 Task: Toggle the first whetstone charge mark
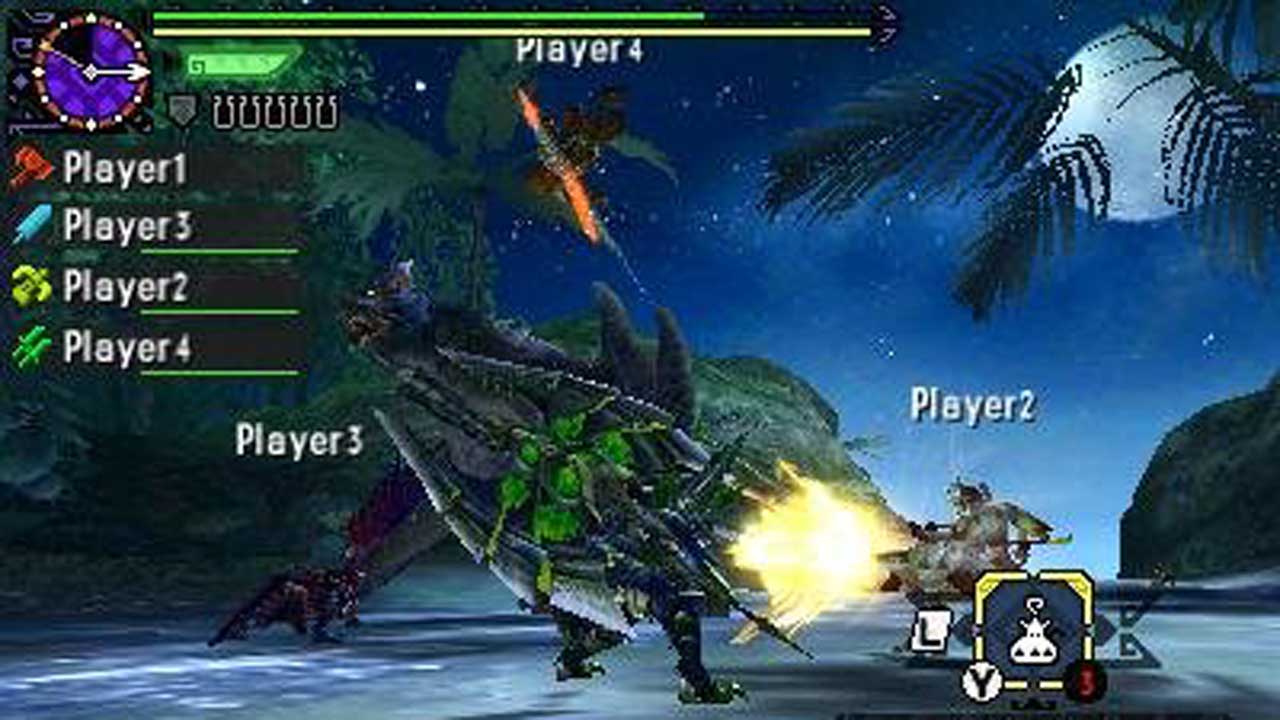(224, 112)
